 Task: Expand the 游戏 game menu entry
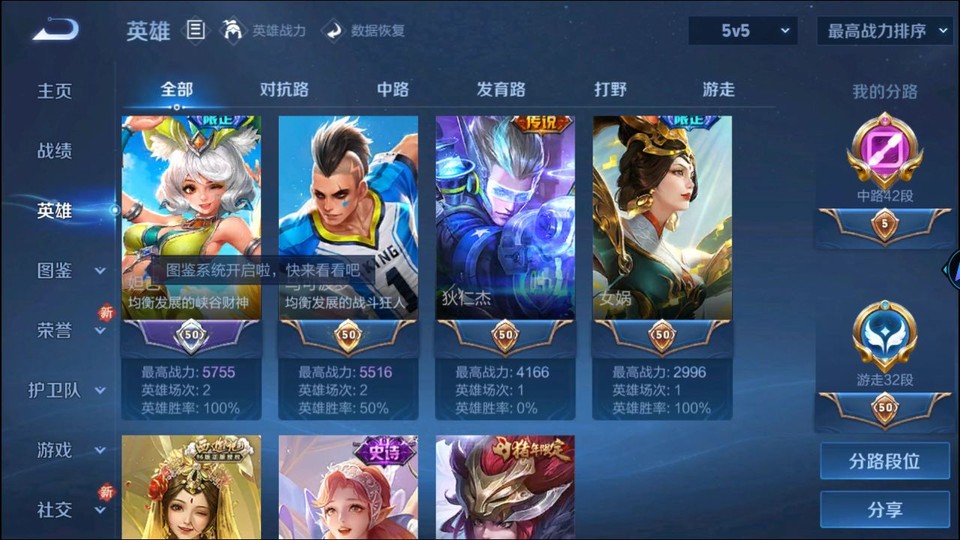[x=70, y=450]
